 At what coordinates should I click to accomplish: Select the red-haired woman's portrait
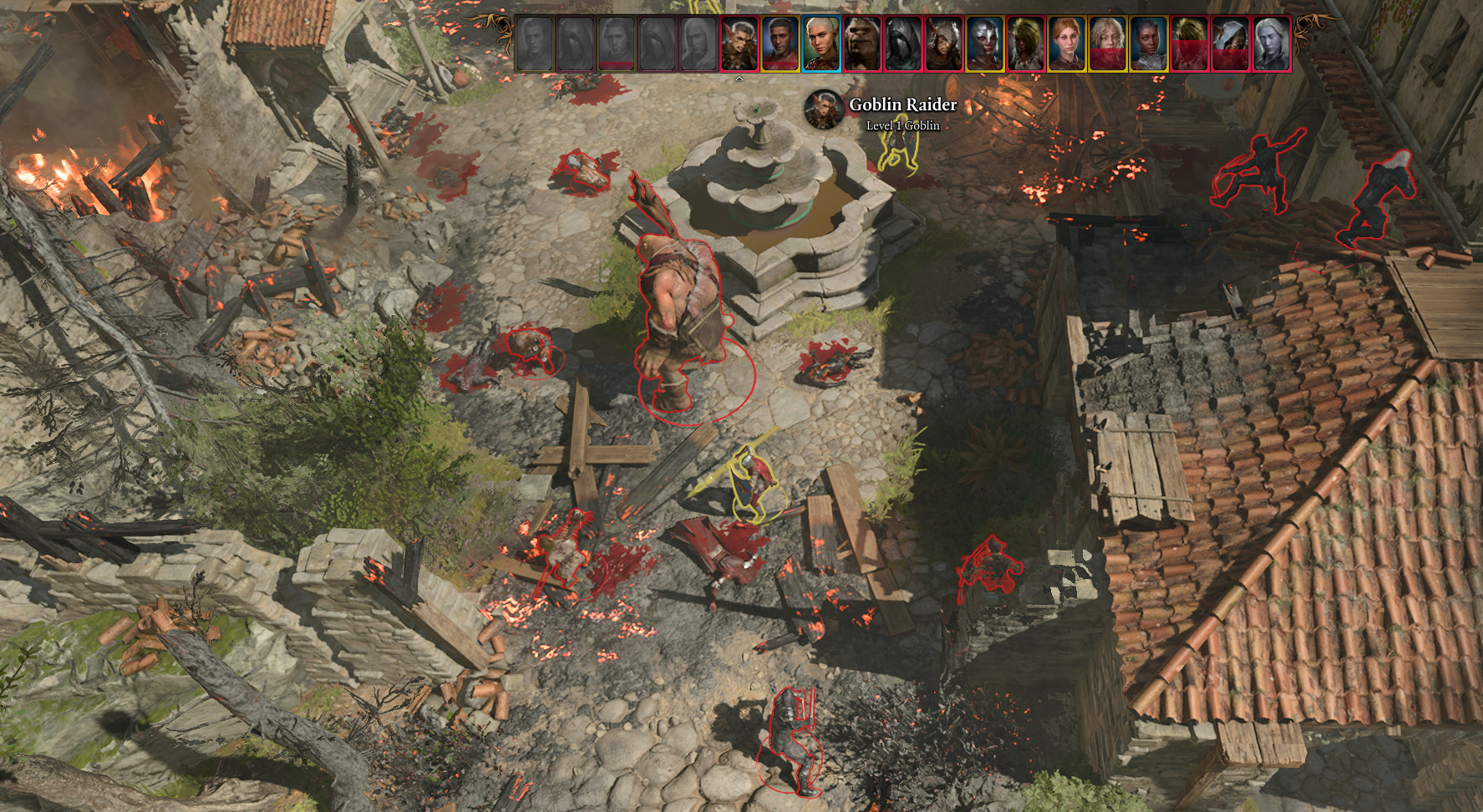(x=1067, y=43)
